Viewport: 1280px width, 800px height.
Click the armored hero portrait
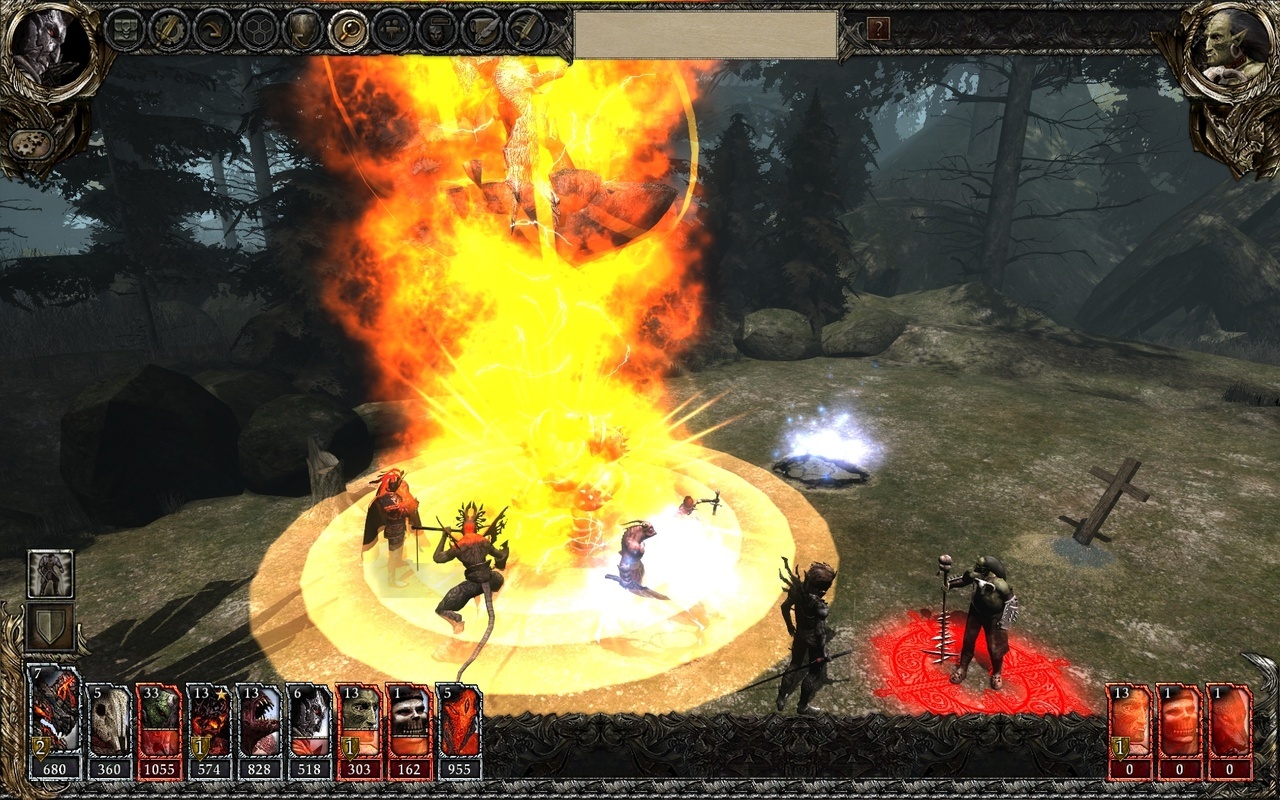pyautogui.click(x=43, y=47)
